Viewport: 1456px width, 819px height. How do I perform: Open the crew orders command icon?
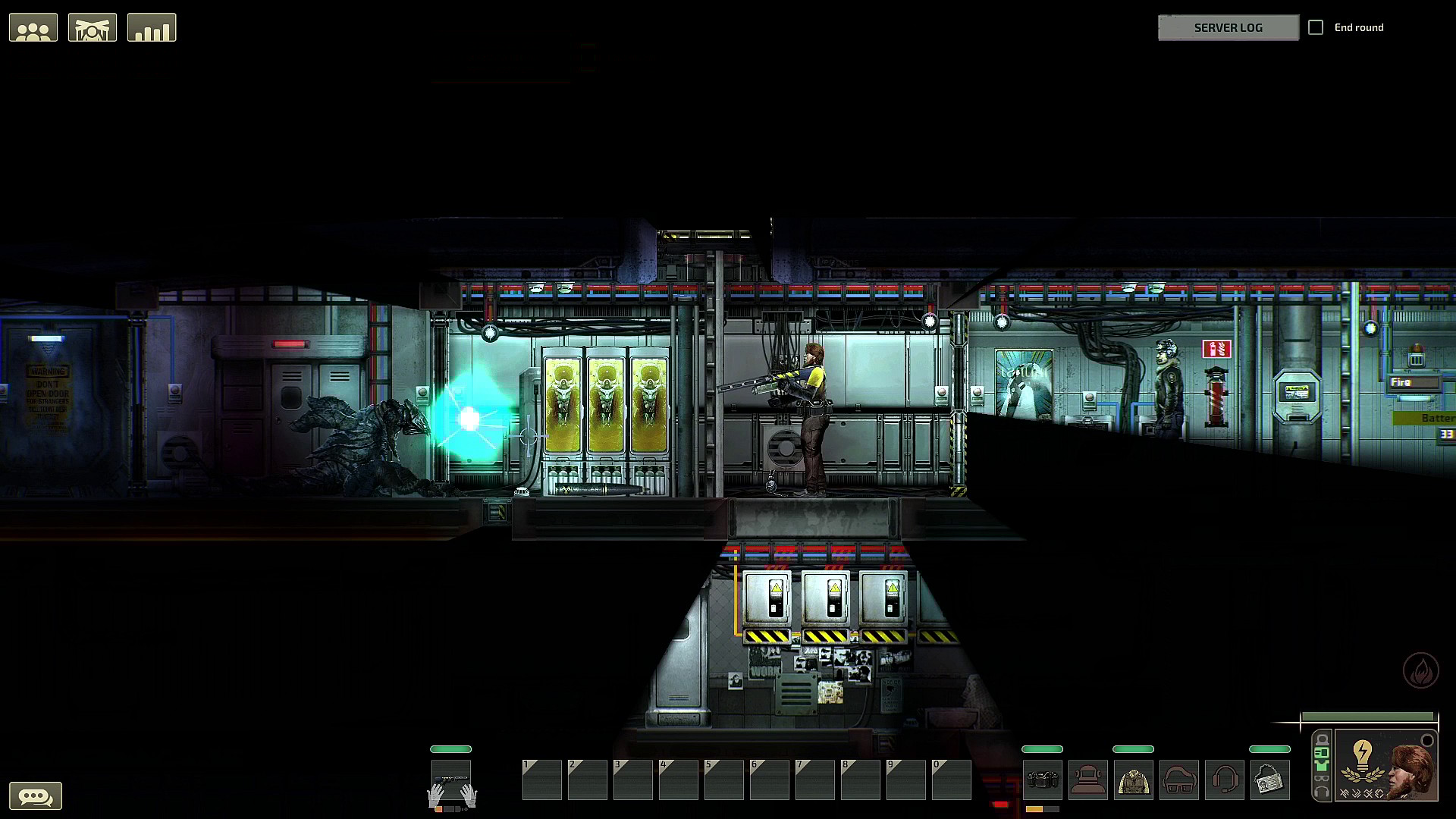(x=92, y=27)
